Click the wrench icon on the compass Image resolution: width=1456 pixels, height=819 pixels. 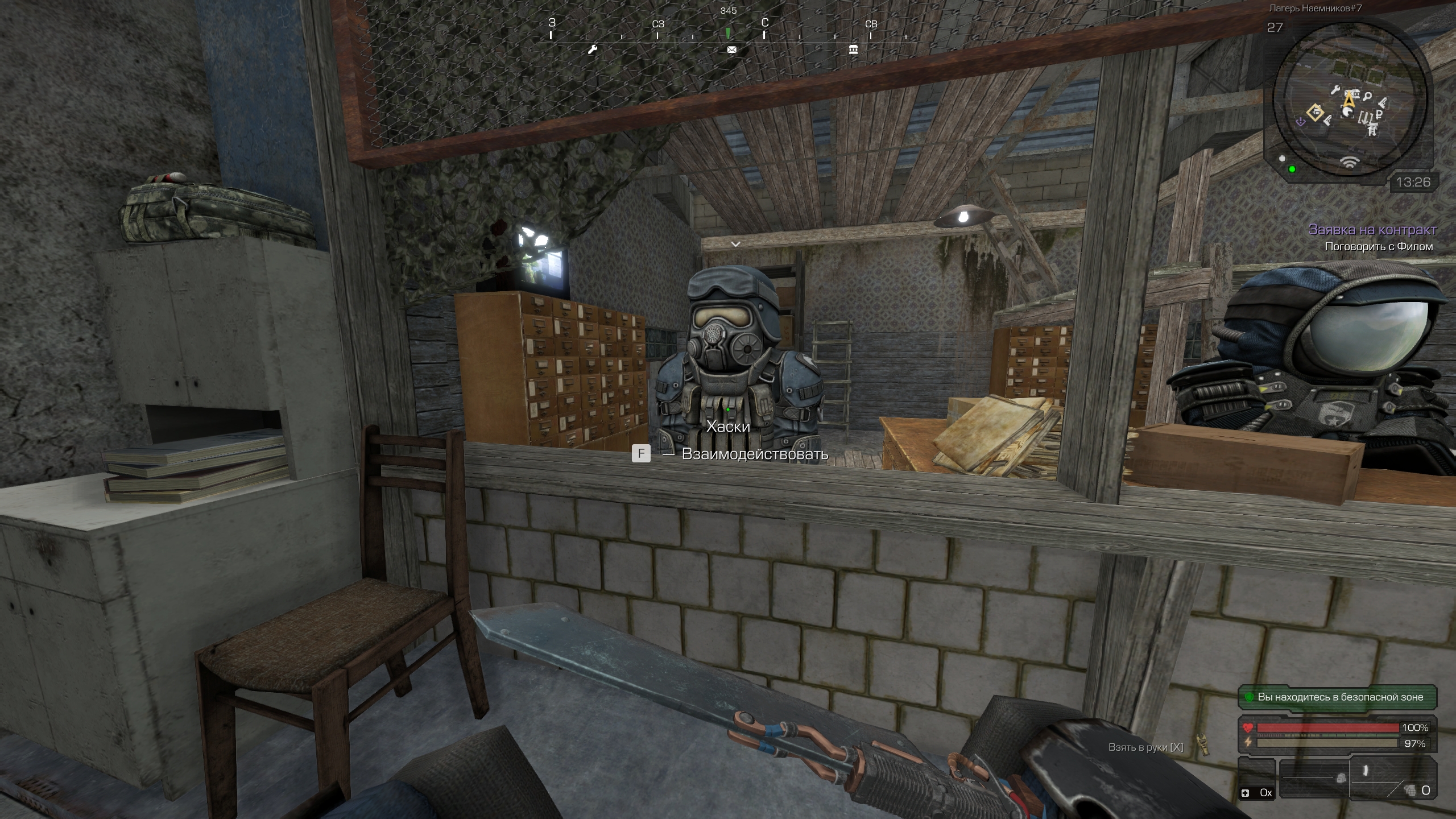593,50
